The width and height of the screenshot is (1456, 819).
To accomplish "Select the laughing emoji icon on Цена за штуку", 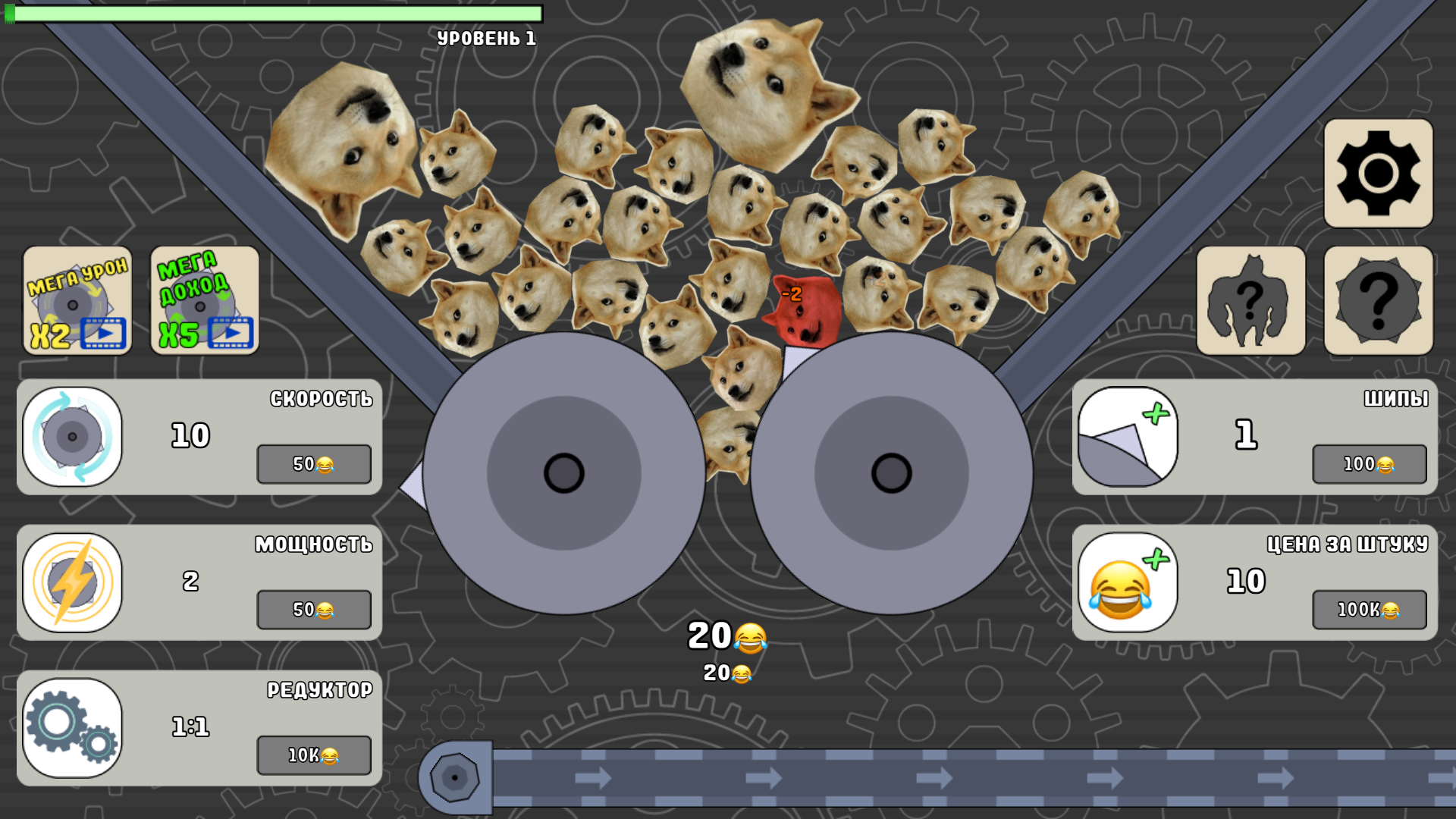I will 1128,582.
